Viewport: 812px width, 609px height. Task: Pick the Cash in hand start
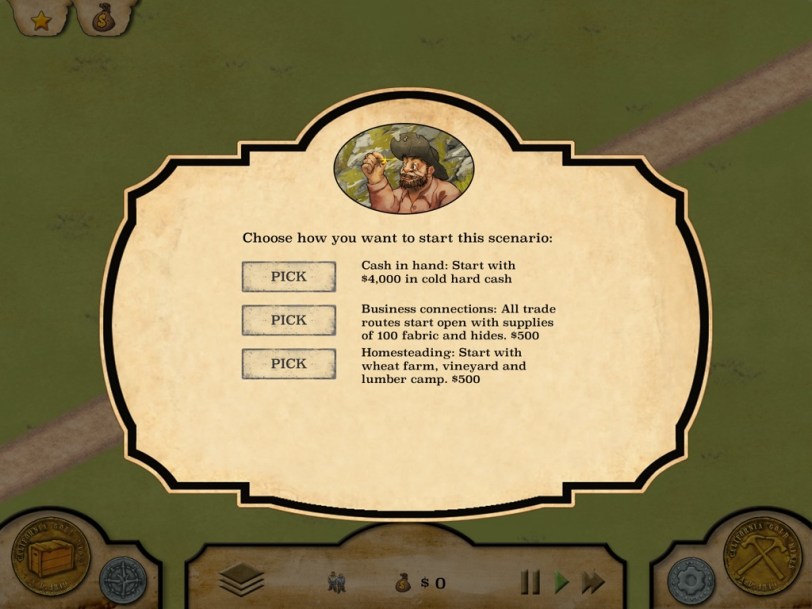[x=288, y=276]
